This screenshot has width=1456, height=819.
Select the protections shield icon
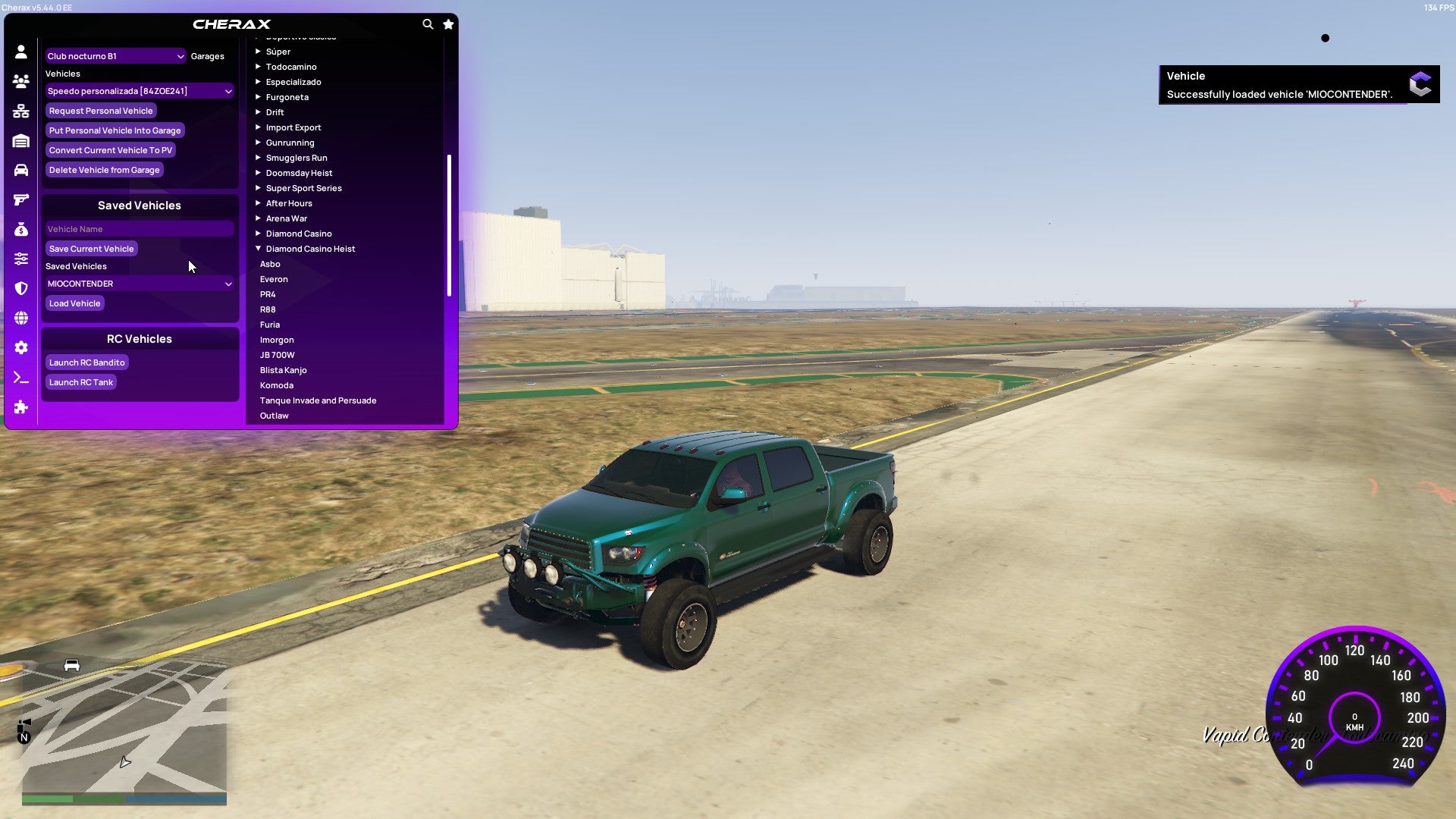click(20, 289)
